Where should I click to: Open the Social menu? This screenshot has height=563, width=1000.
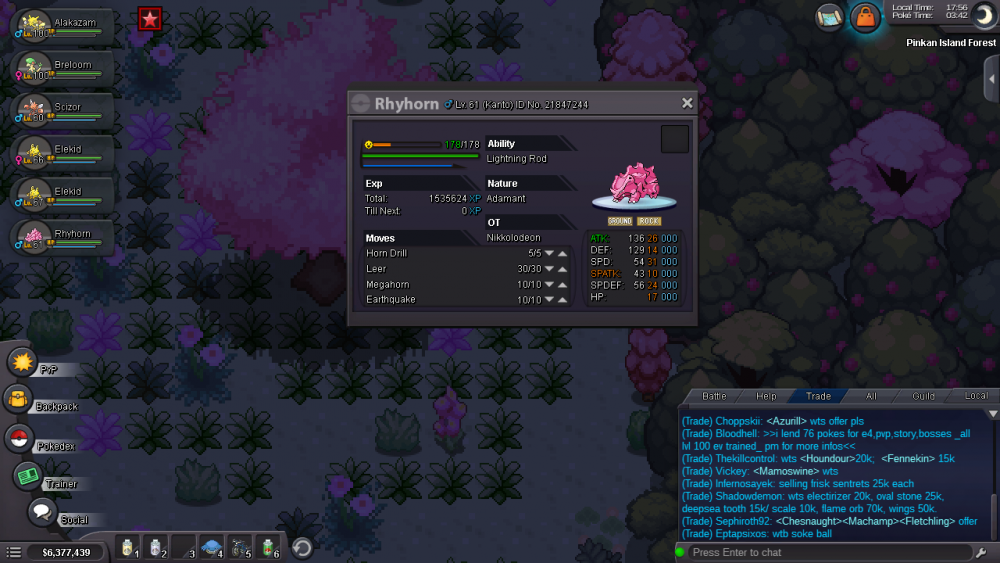pos(41,513)
